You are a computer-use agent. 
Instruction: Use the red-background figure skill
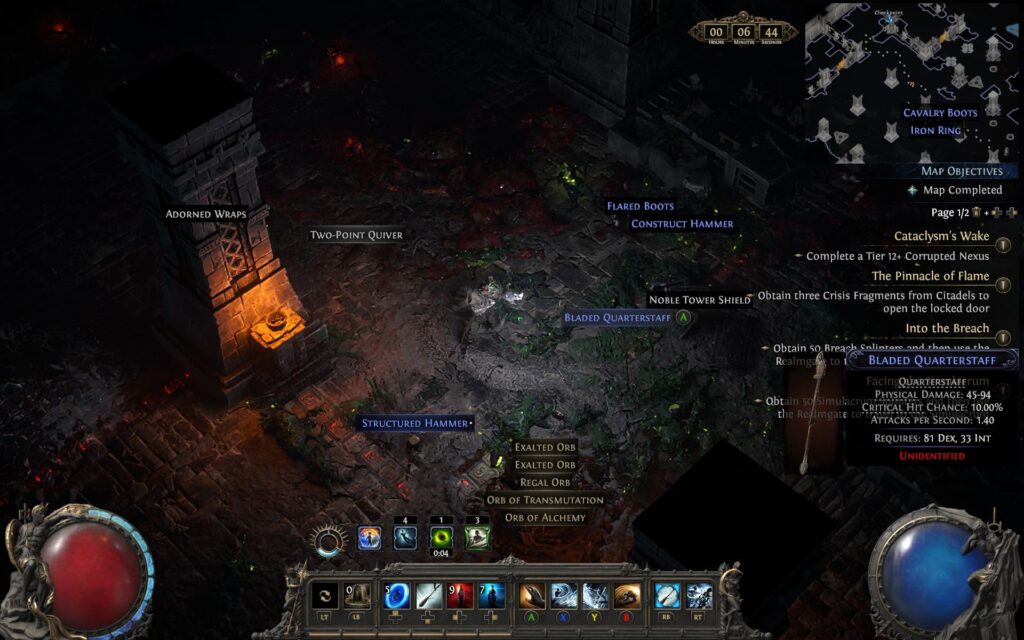[460, 596]
